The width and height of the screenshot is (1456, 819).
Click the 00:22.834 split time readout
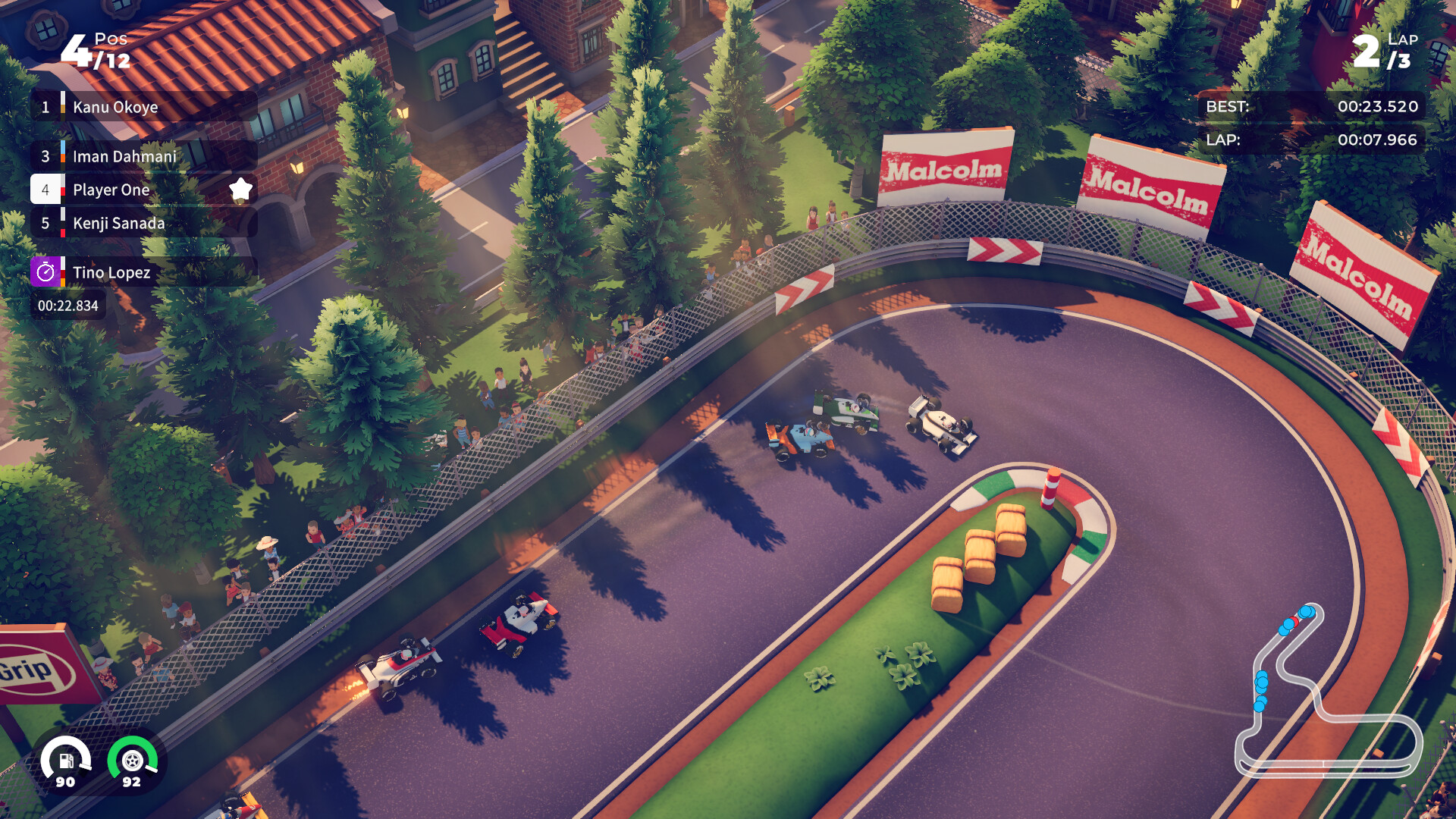[67, 306]
